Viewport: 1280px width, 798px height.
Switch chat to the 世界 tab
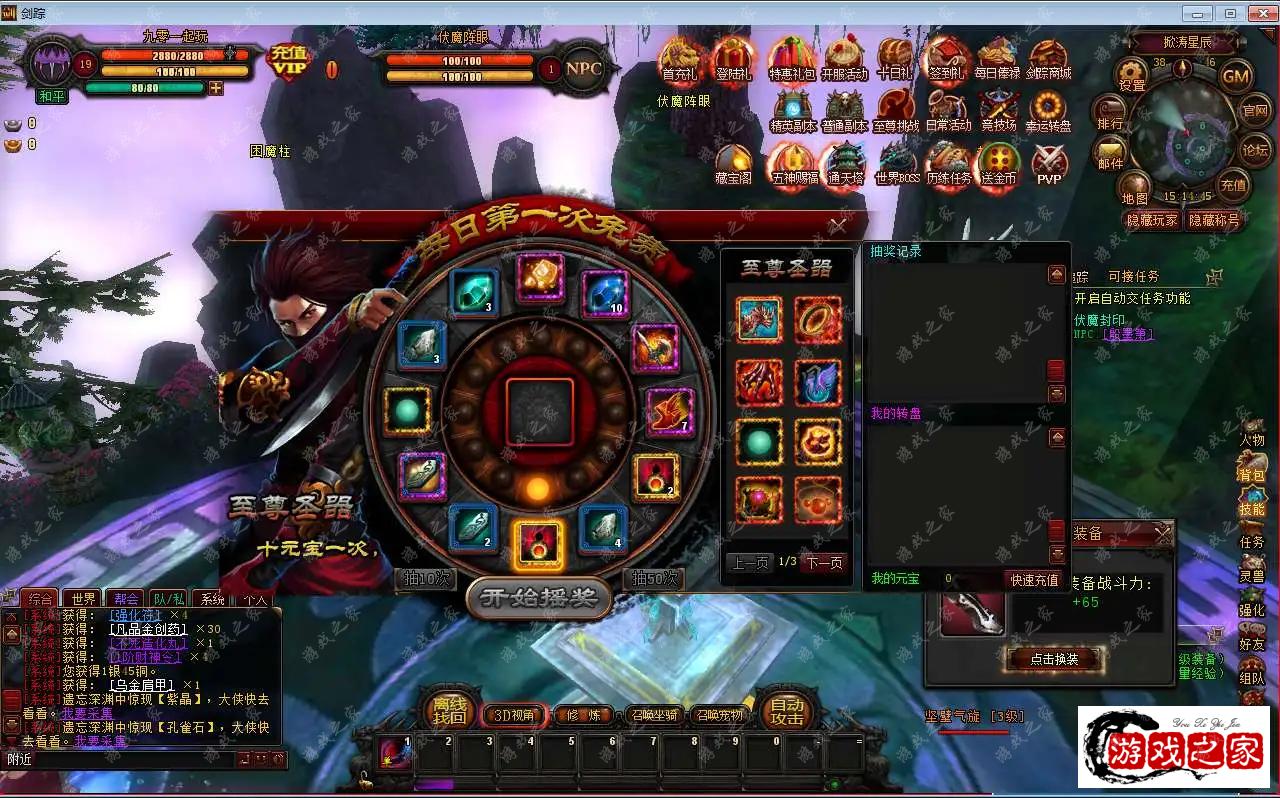(84, 599)
